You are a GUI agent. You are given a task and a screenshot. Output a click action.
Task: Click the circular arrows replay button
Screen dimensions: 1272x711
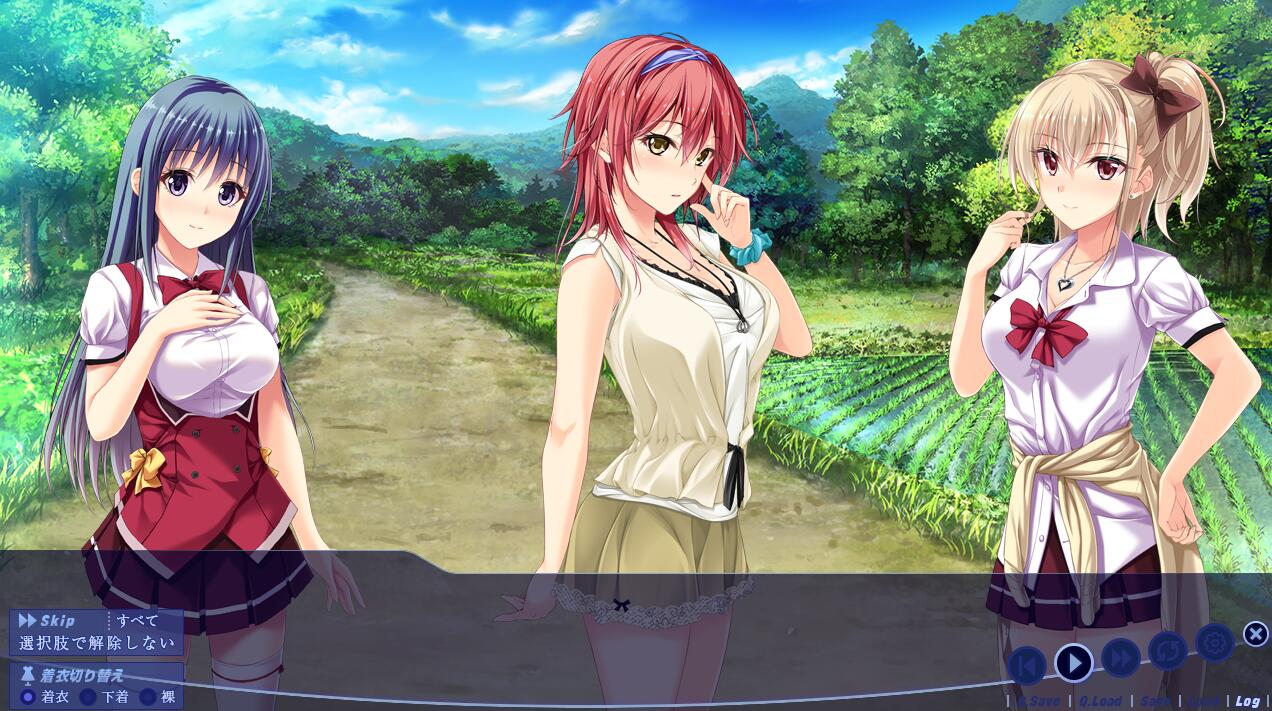[1167, 651]
